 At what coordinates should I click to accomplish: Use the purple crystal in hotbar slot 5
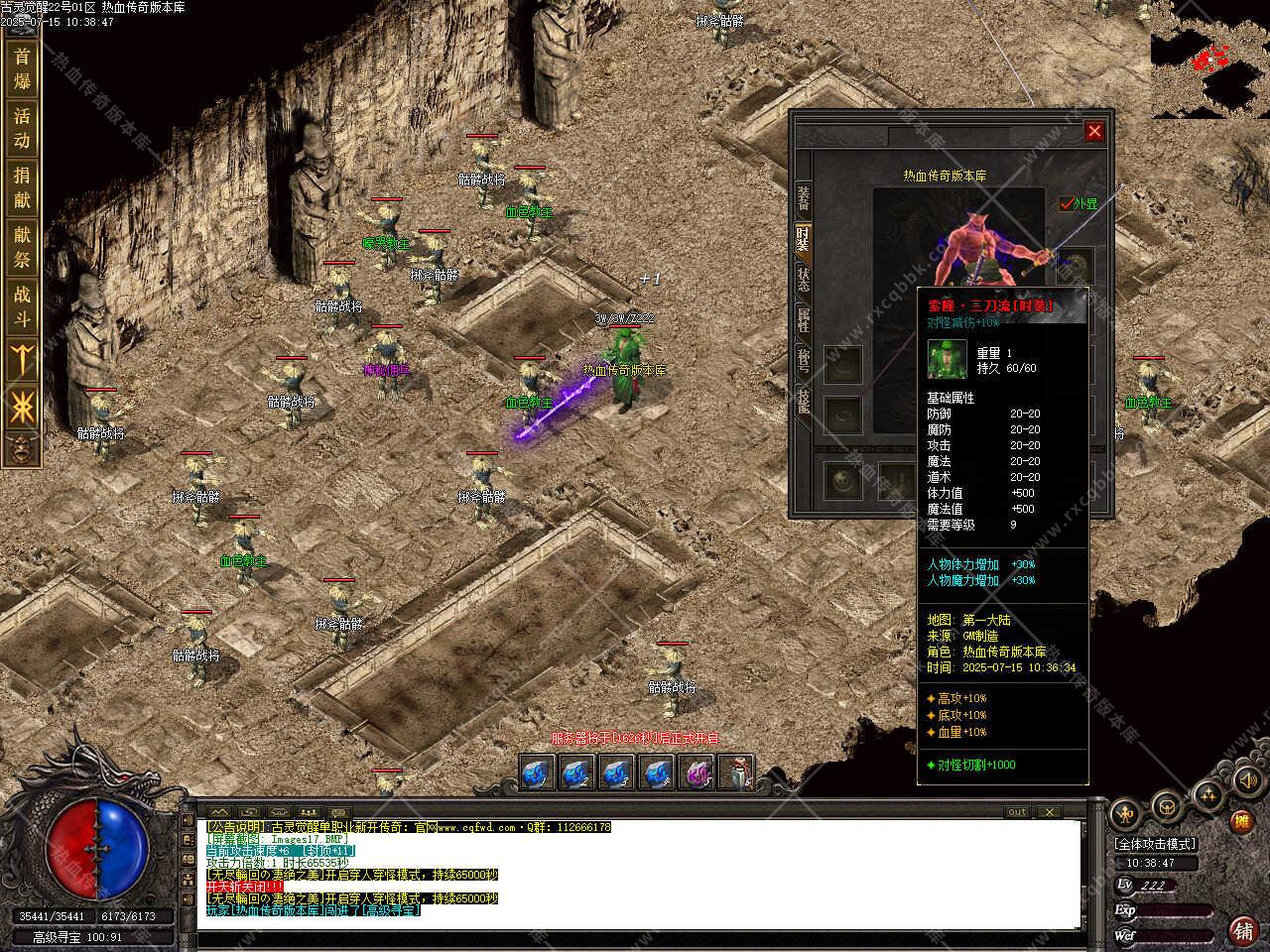pos(698,773)
